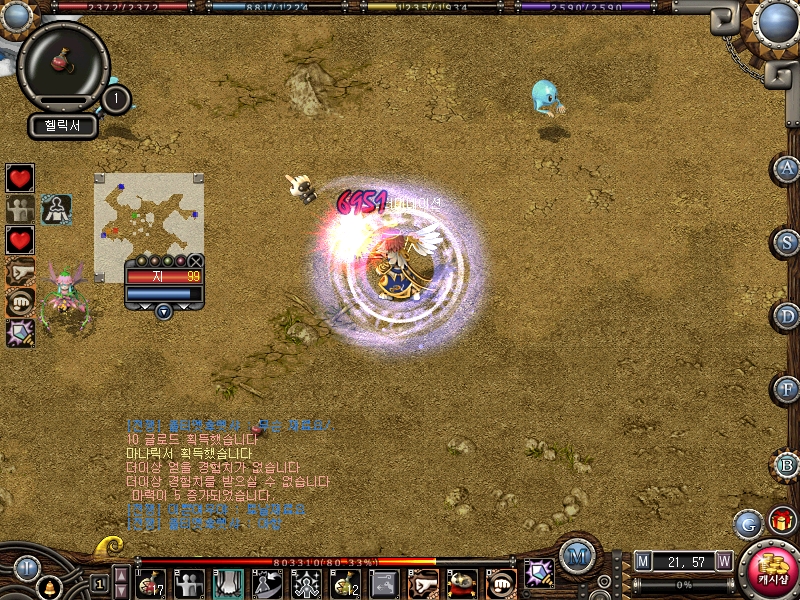Select the party silhouette icon
The width and height of the screenshot is (800, 600).
[x=20, y=209]
